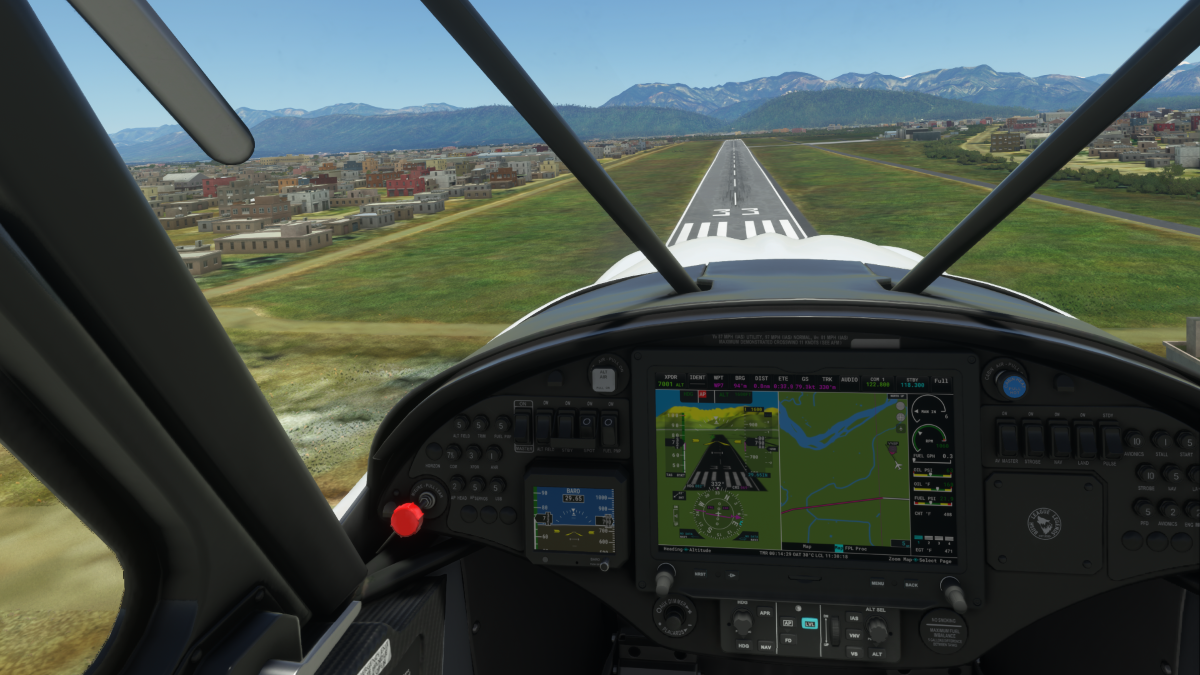Activate APR approach mode on autopilot
The height and width of the screenshot is (675, 1200).
tap(764, 613)
